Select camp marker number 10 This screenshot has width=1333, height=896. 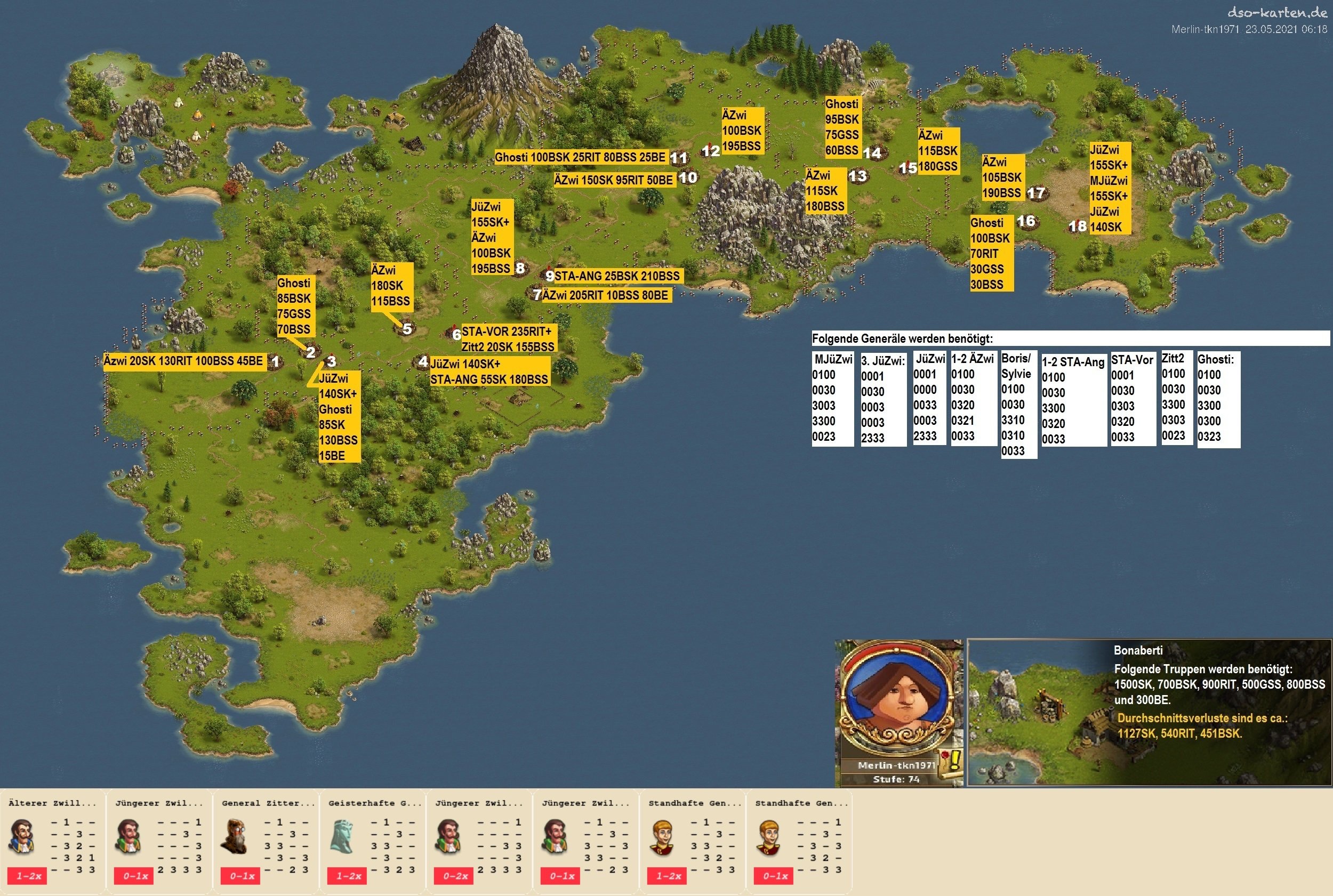pyautogui.click(x=688, y=177)
